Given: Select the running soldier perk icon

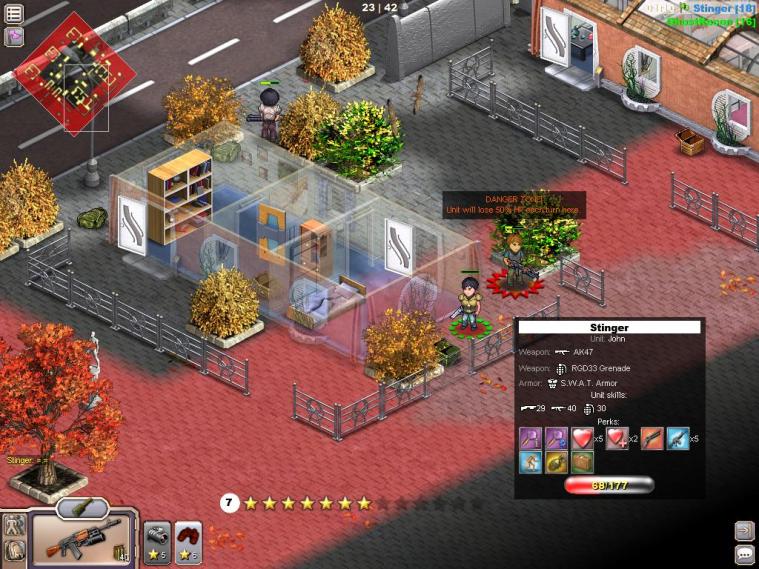Looking at the screenshot, I should 531,462.
